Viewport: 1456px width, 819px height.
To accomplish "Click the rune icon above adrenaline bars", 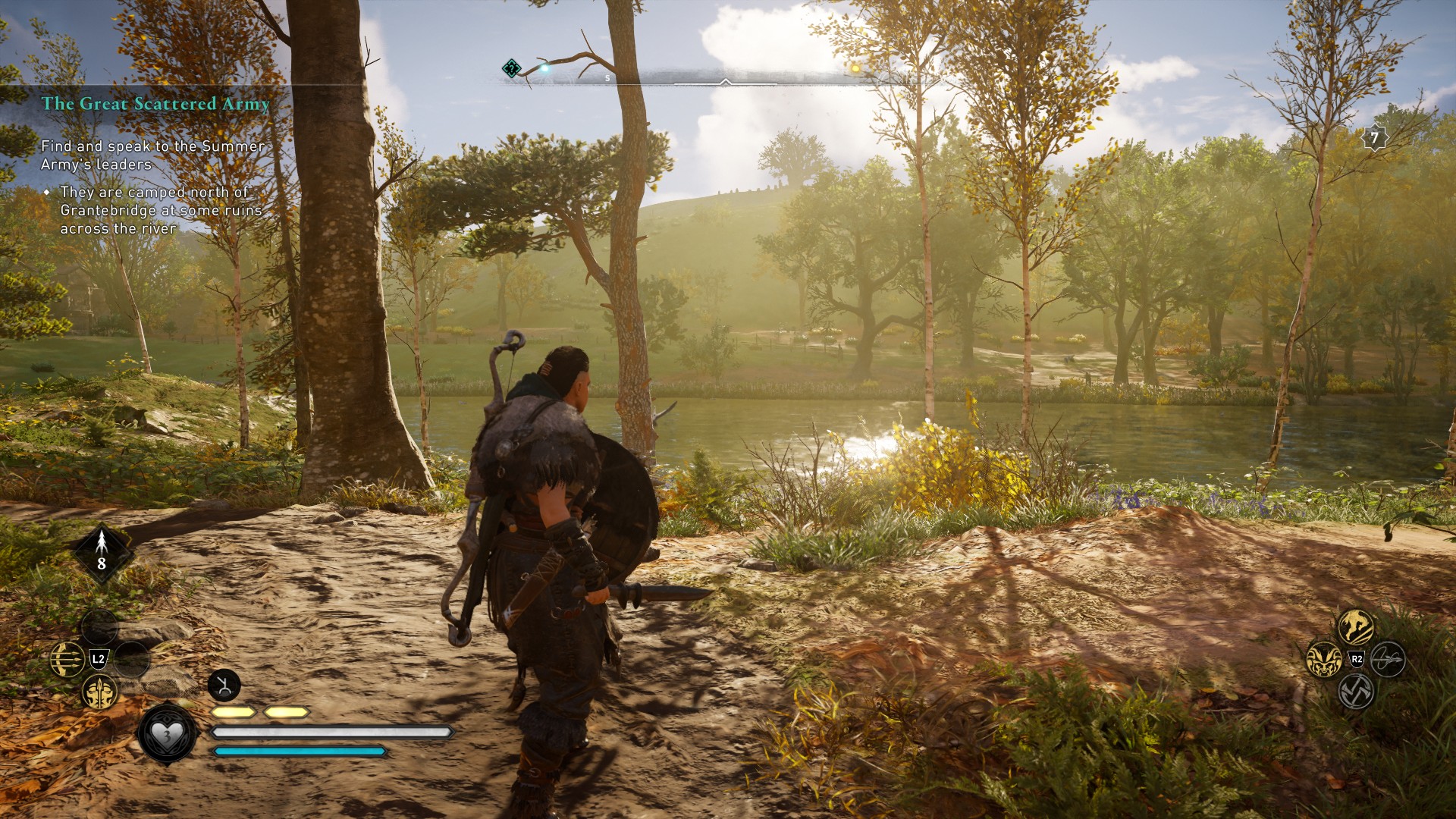I will tap(224, 686).
